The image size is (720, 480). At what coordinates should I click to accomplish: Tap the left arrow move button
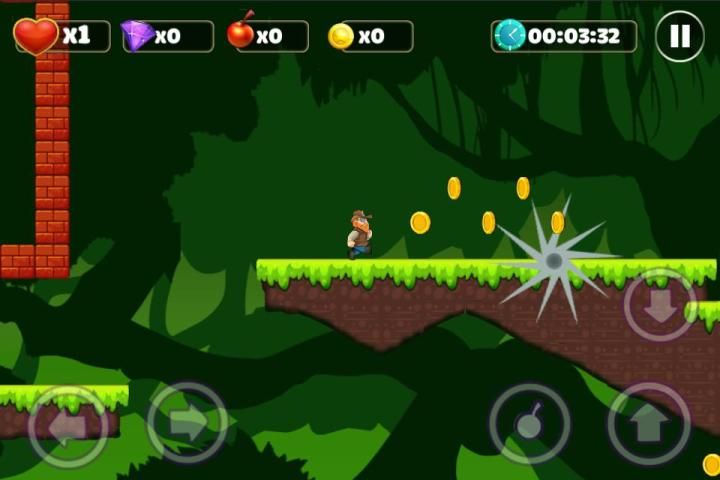click(x=68, y=425)
